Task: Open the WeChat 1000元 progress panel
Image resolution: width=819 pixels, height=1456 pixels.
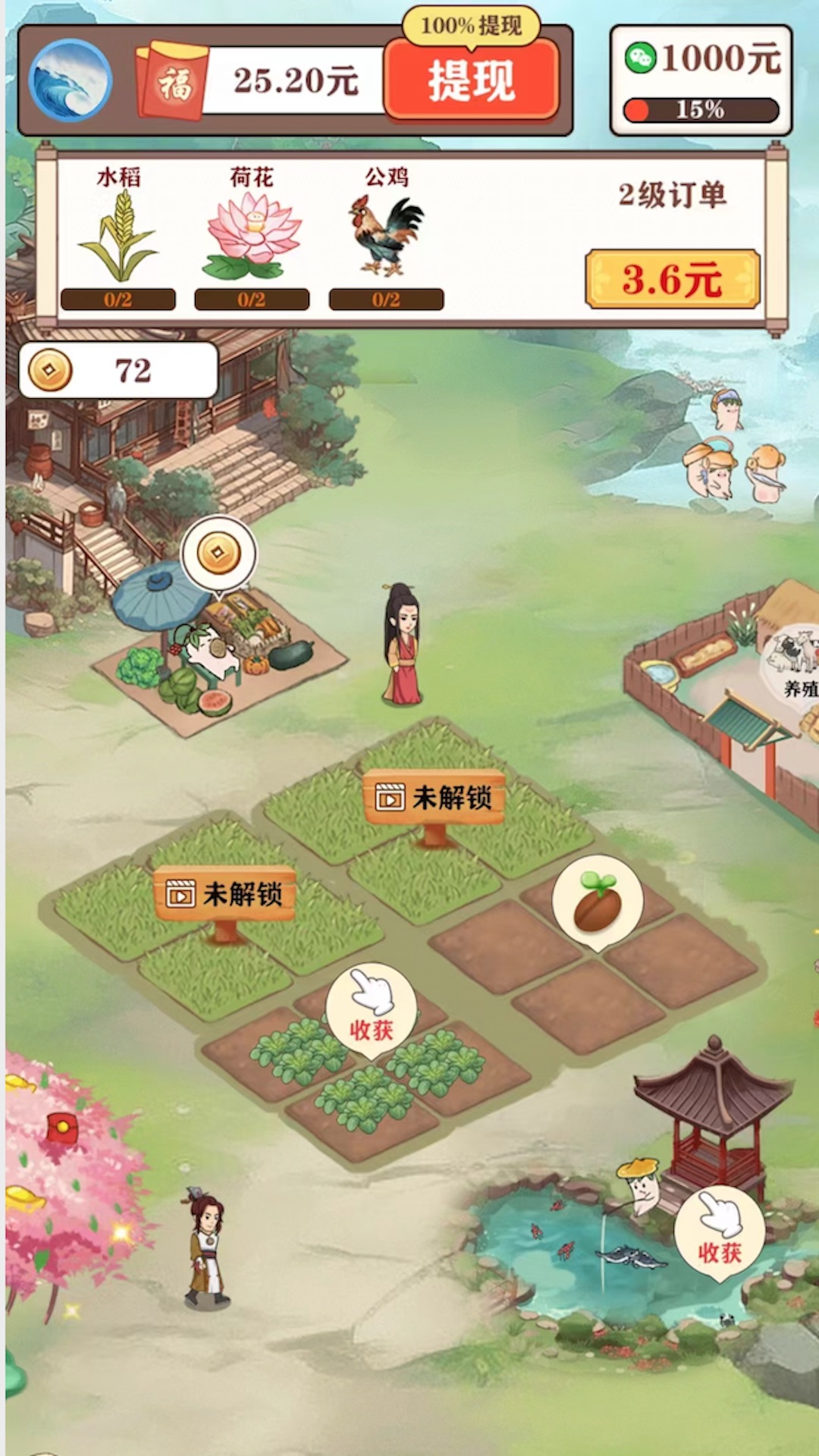Action: pos(701,80)
